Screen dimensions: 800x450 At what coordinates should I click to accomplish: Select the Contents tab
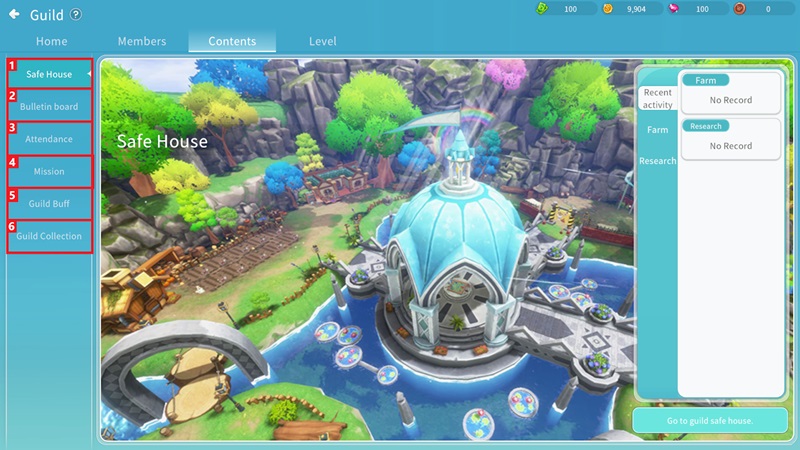(x=232, y=42)
